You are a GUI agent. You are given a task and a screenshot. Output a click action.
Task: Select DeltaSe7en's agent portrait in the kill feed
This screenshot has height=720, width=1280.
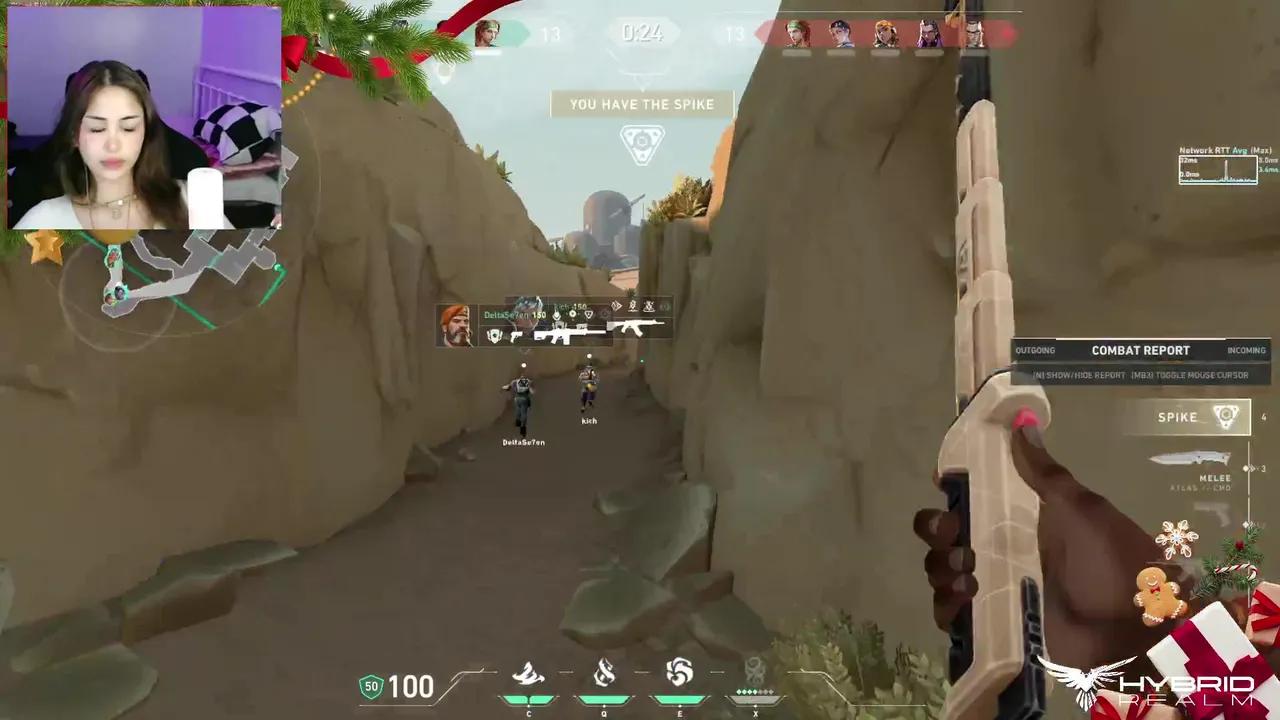click(x=456, y=325)
